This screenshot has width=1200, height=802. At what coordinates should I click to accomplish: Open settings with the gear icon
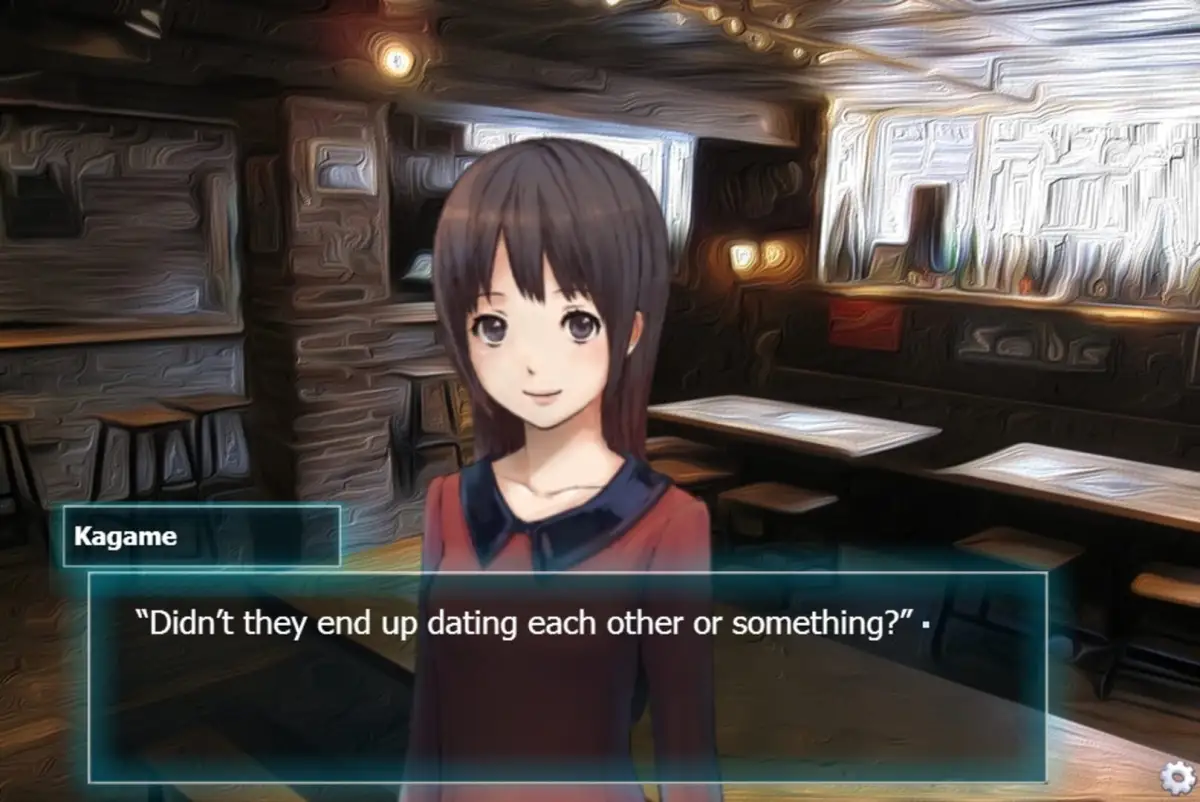(x=1175, y=777)
